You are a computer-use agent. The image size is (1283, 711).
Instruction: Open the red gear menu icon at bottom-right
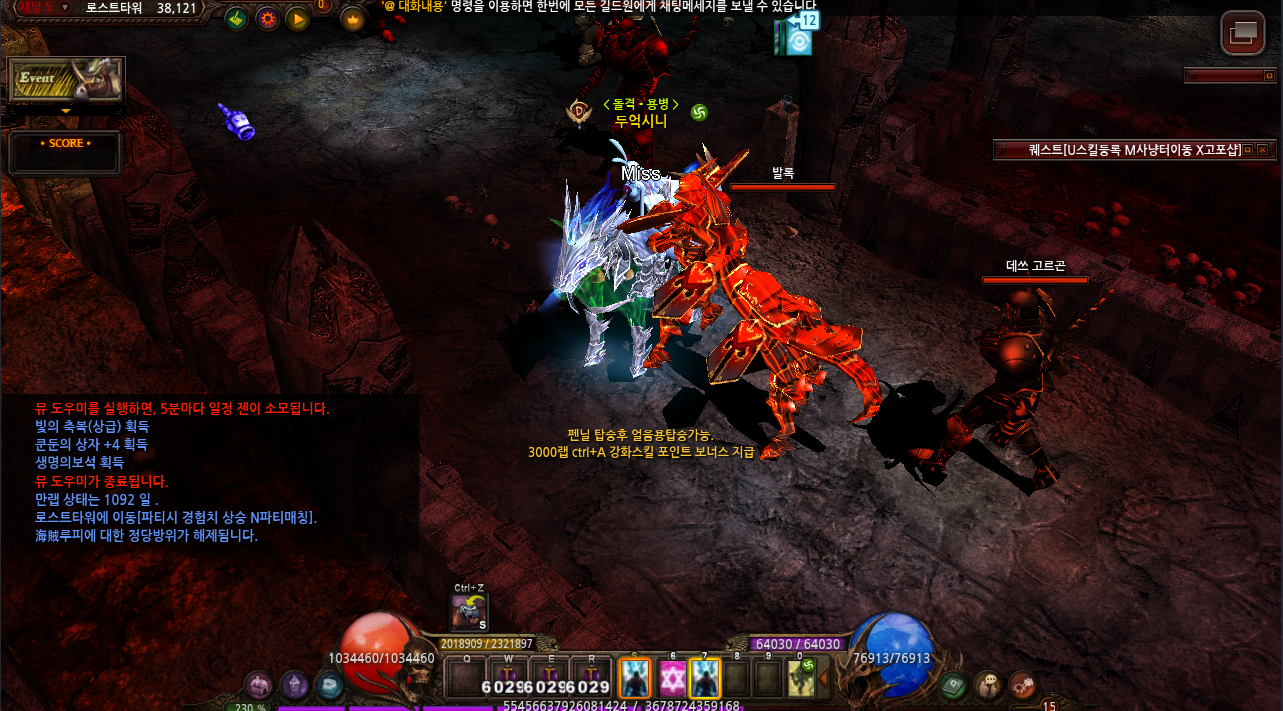point(1021,685)
